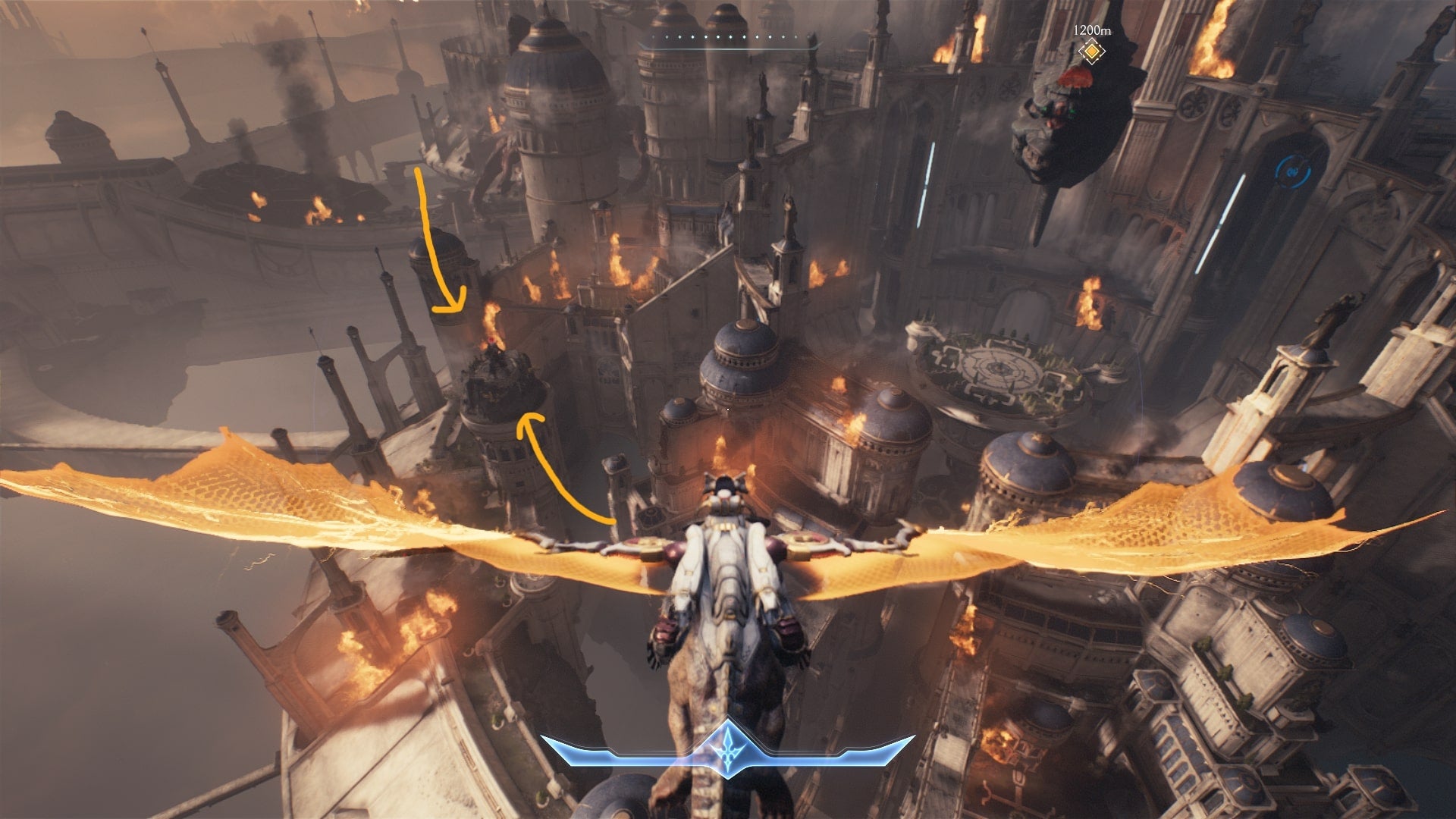Screen dimensions: 1456x819
Task: Select the gold diamond objective waypoint marker
Action: 1091,52
